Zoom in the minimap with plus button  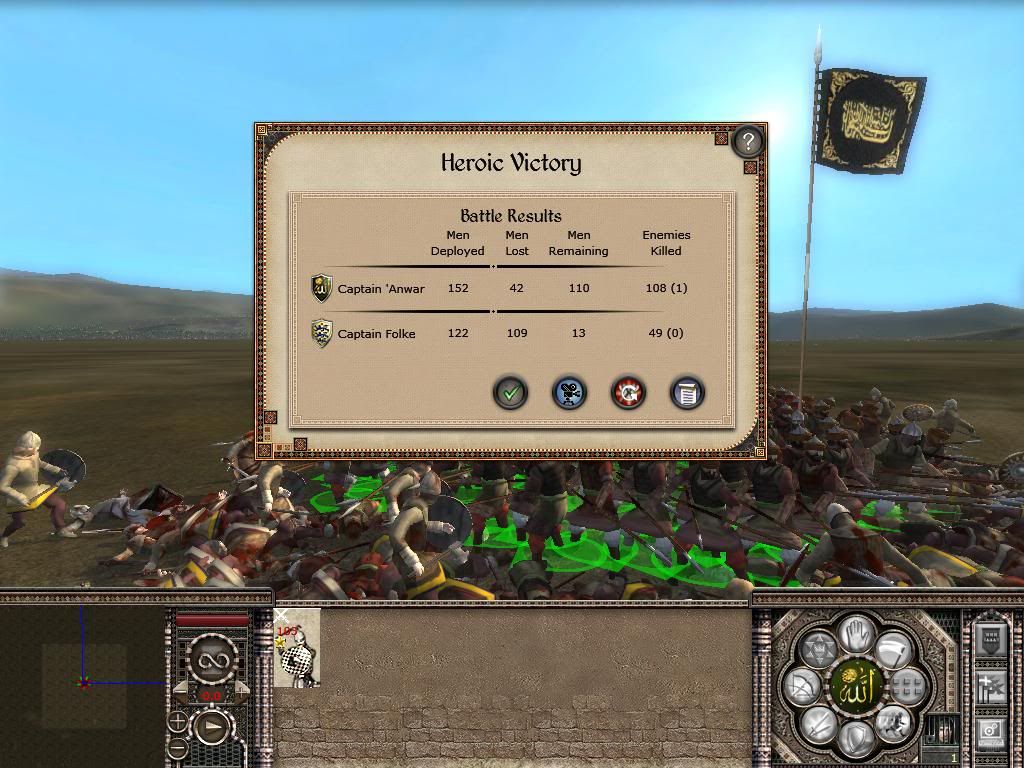[178, 721]
